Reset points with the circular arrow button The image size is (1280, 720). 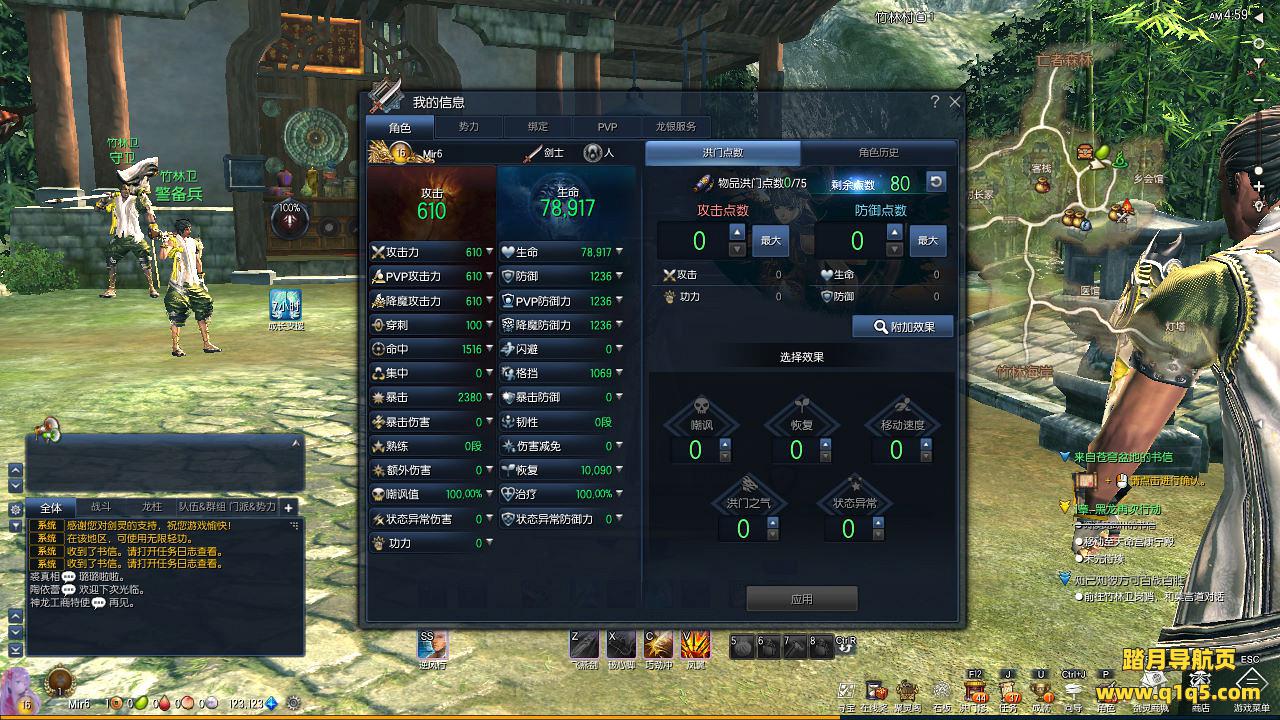[x=935, y=182]
